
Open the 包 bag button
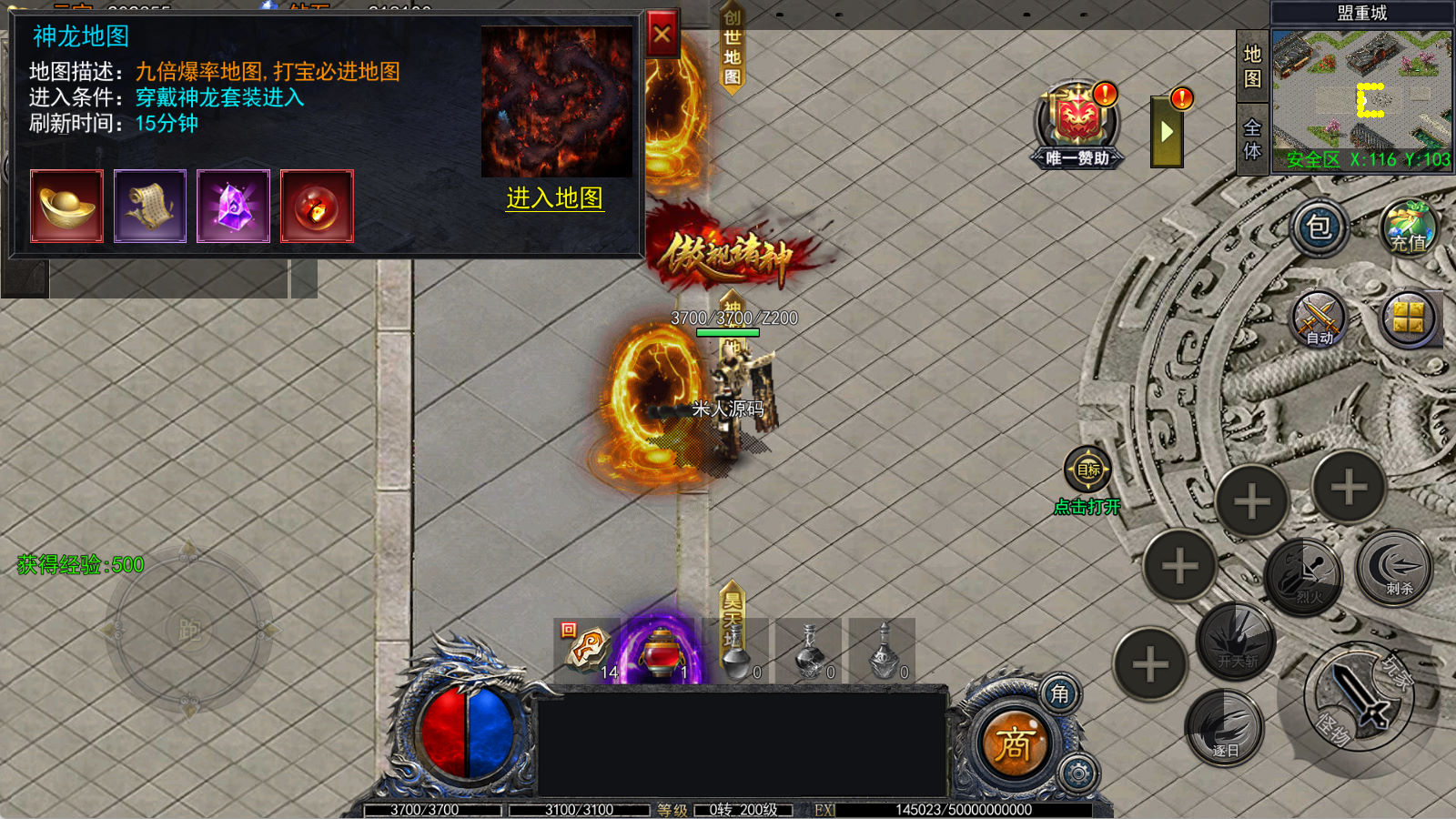click(1319, 227)
